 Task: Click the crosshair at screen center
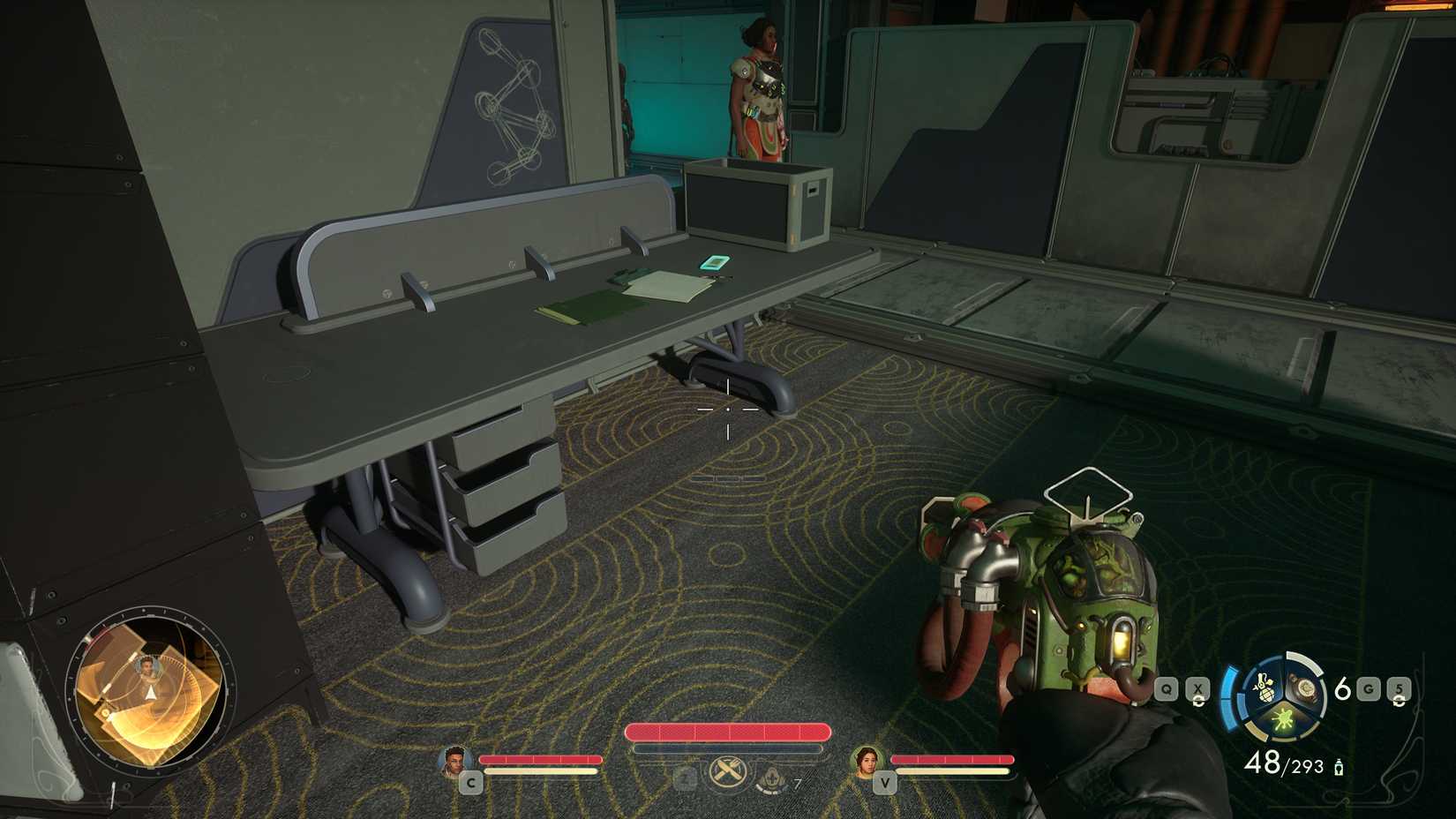click(726, 409)
